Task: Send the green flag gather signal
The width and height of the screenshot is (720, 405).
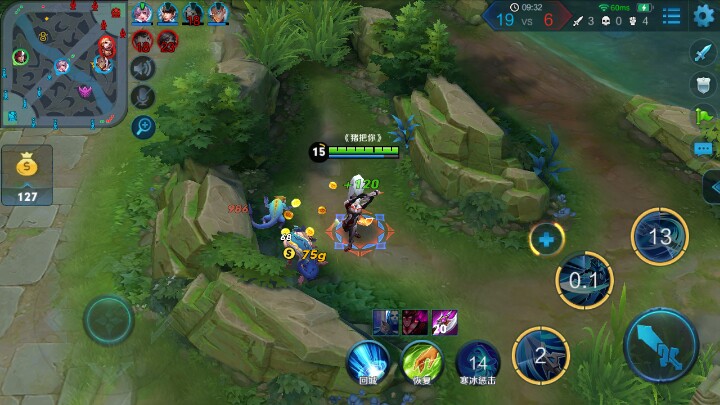Action: pyautogui.click(x=703, y=118)
